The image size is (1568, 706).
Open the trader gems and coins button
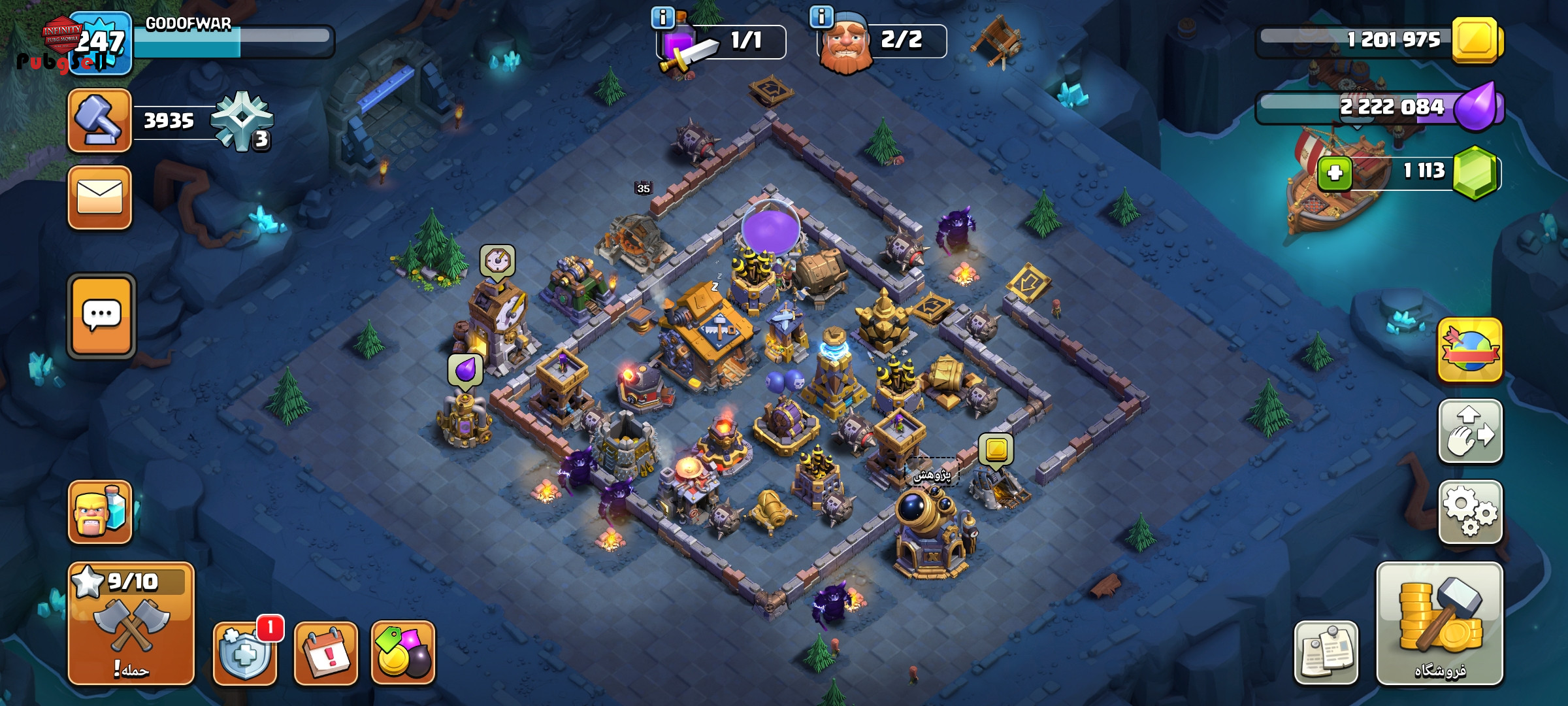(403, 652)
